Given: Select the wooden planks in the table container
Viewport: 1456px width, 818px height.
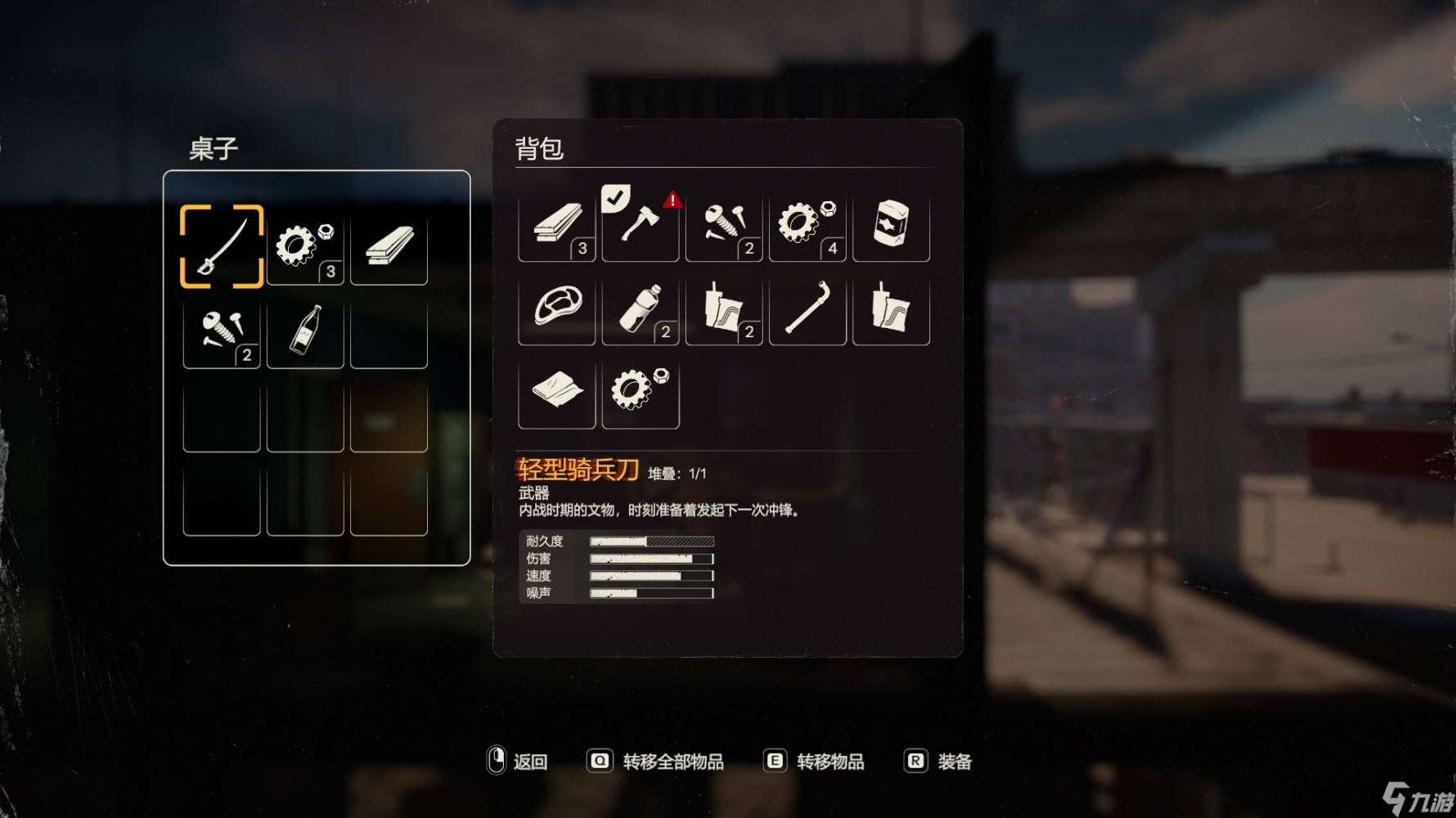Looking at the screenshot, I should point(389,246).
